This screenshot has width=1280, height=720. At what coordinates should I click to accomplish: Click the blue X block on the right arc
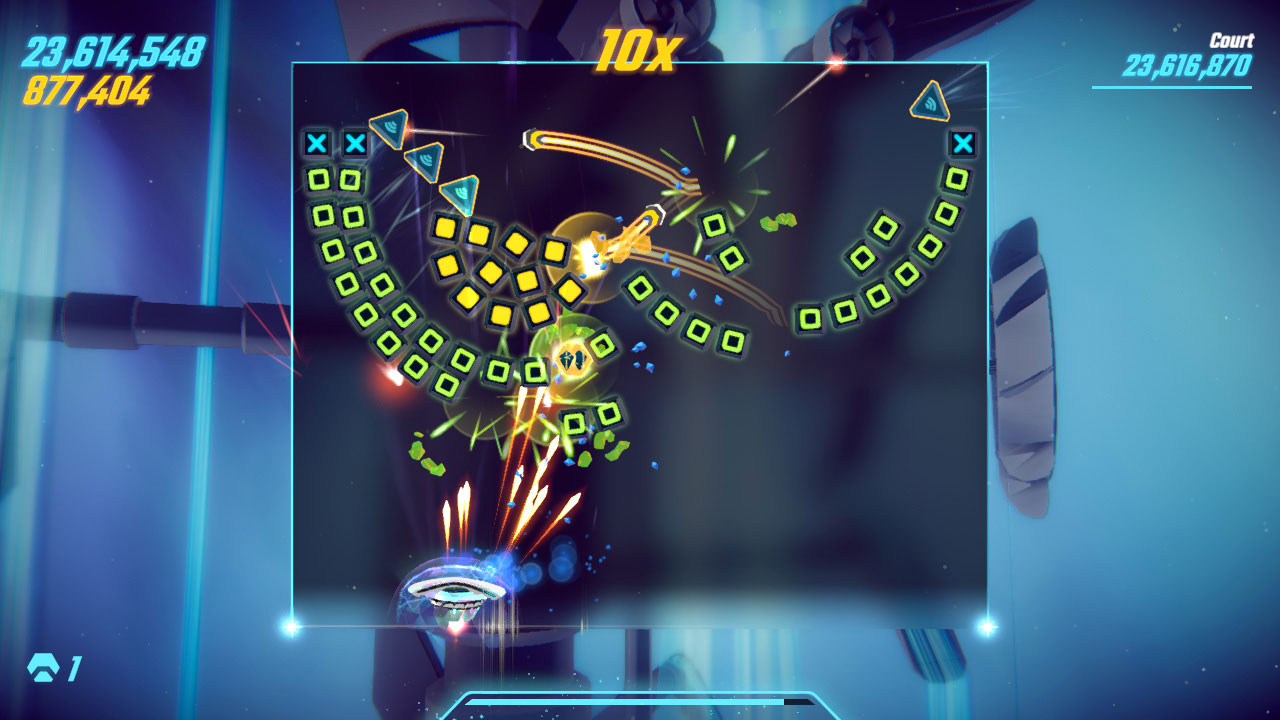963,144
